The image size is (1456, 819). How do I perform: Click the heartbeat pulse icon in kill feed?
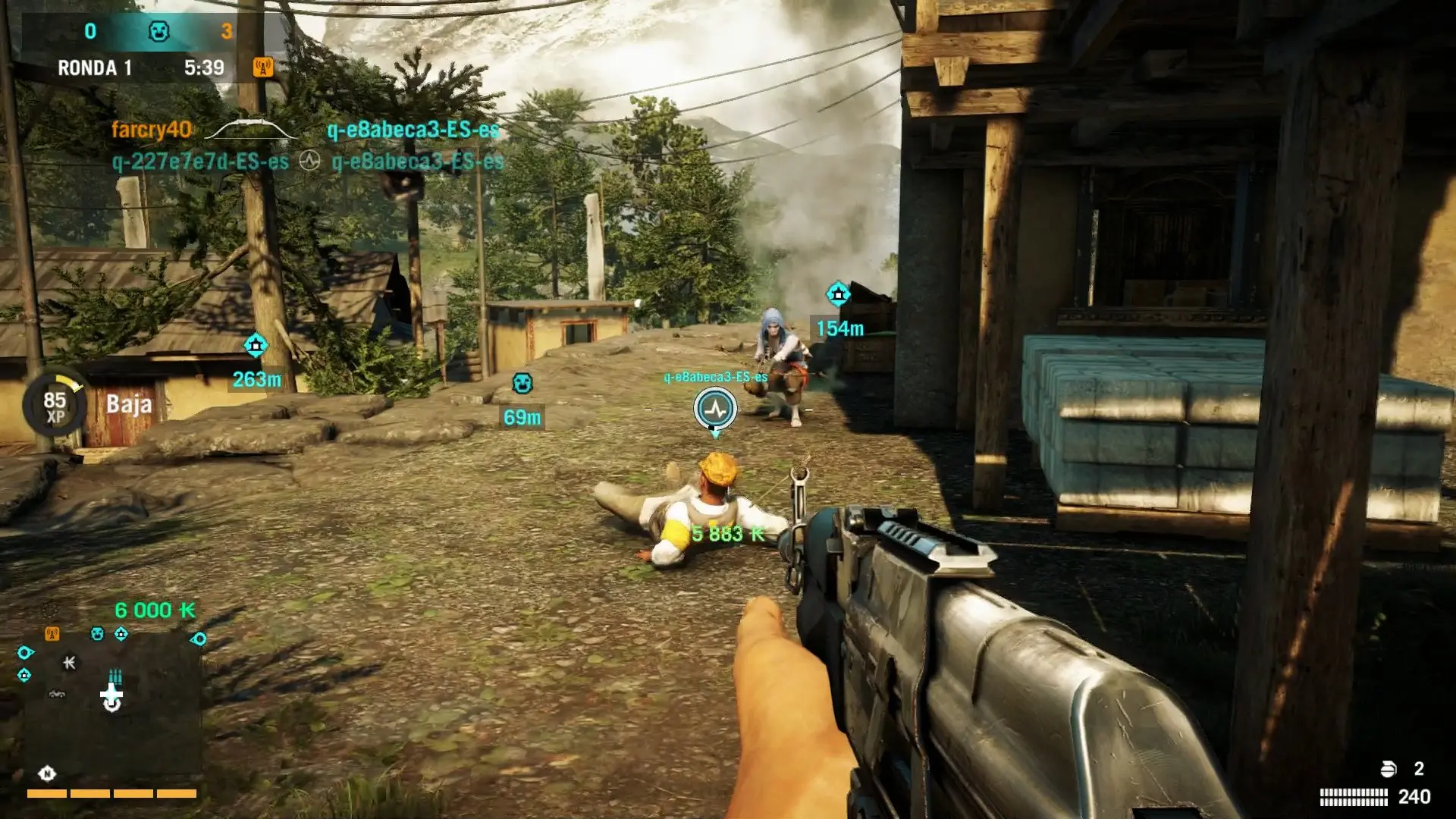tap(311, 159)
